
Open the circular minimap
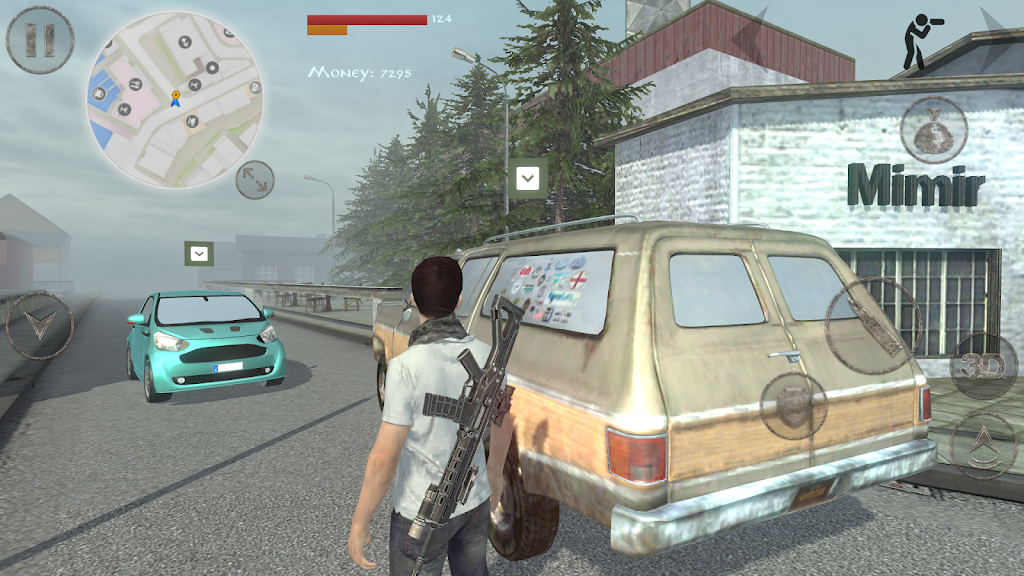(175, 100)
